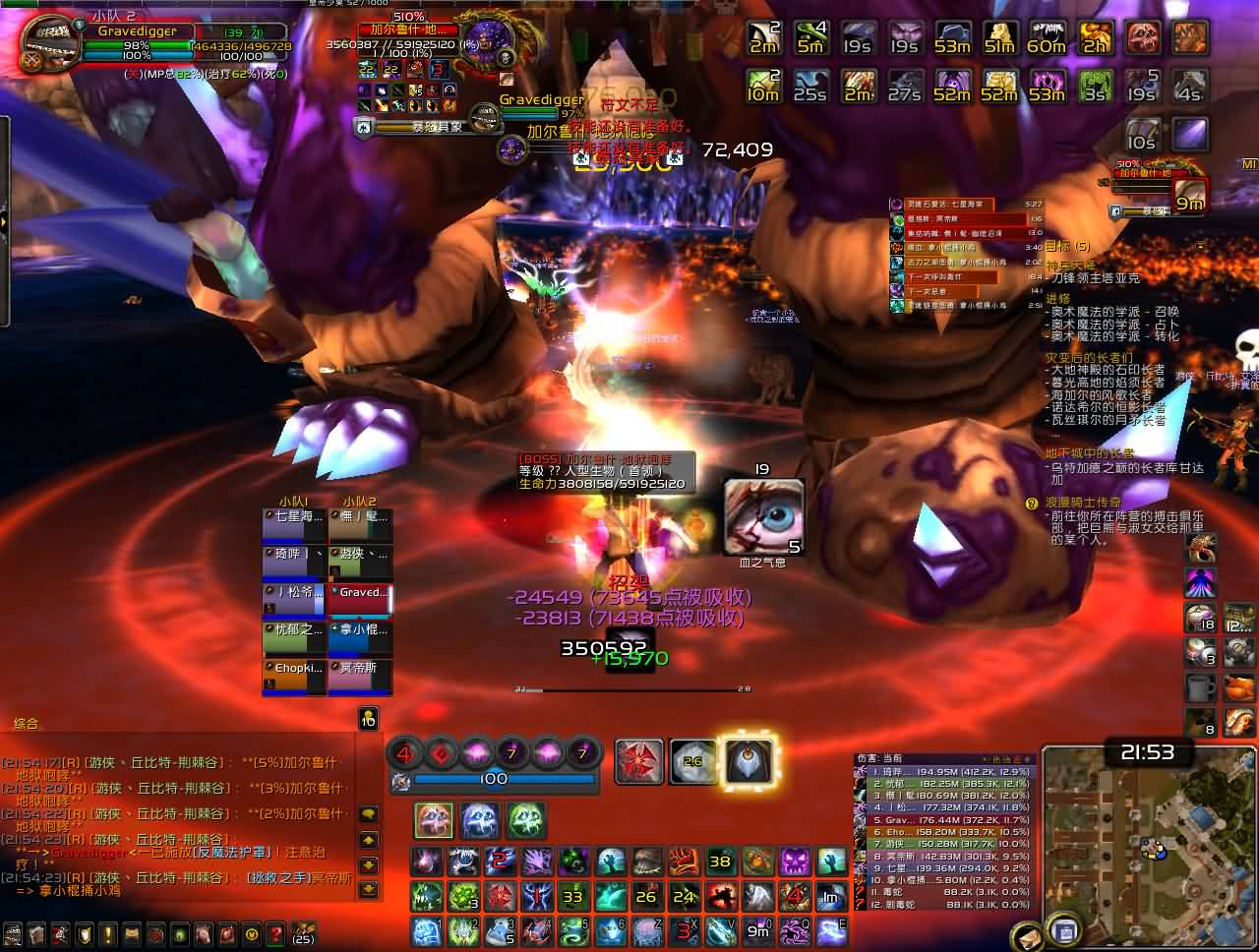
Task: Select top row in damage meter
Action: pos(944,772)
